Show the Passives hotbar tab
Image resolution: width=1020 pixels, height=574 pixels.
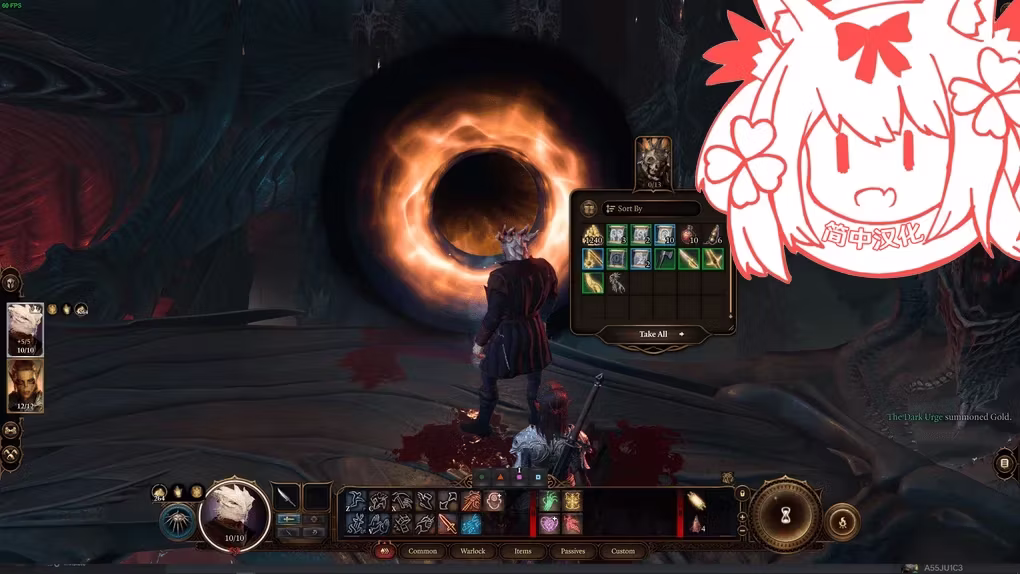[573, 551]
